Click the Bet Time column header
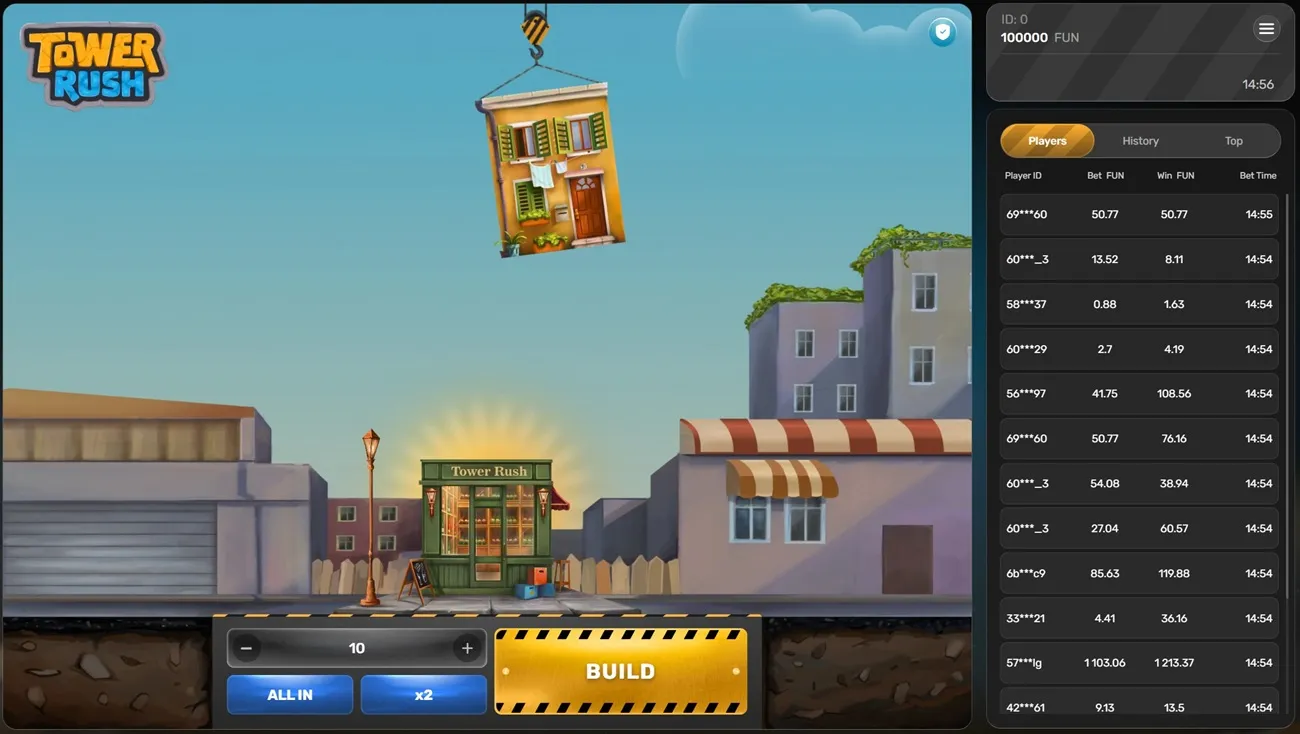 click(x=1257, y=175)
